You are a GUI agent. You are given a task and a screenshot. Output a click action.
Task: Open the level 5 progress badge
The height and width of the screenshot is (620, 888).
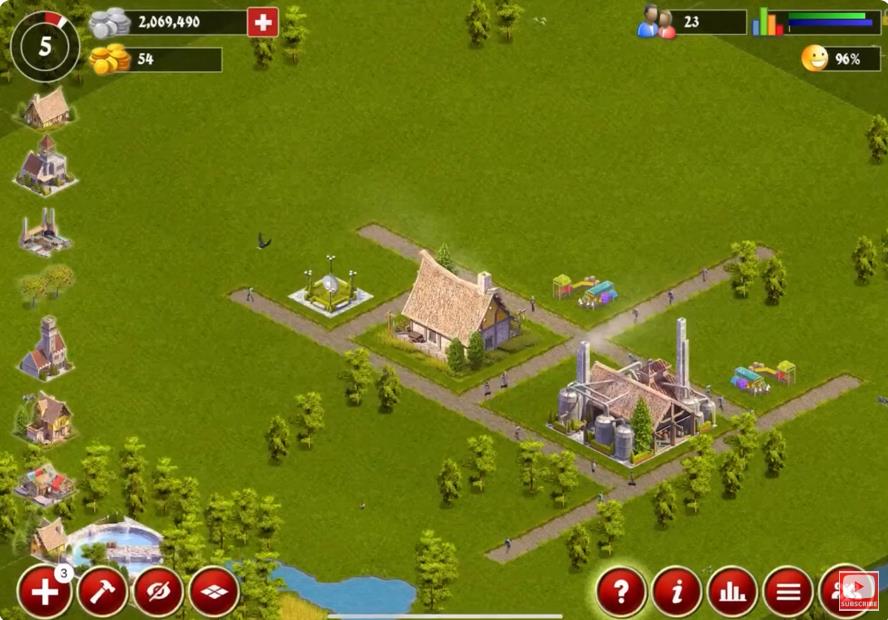click(45, 46)
